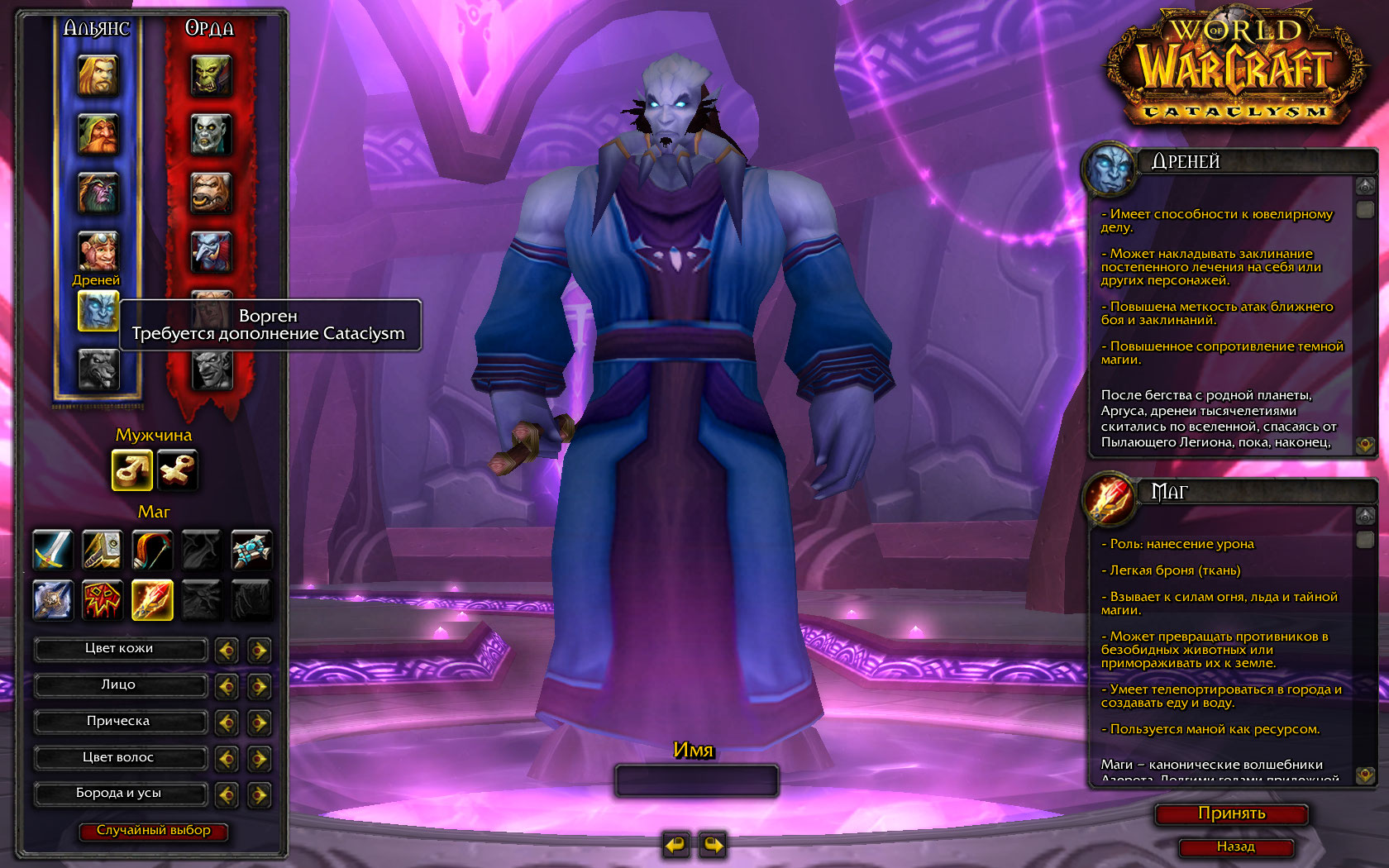Select the Shaman class icon
1389x868 pixels.
coord(103,599)
